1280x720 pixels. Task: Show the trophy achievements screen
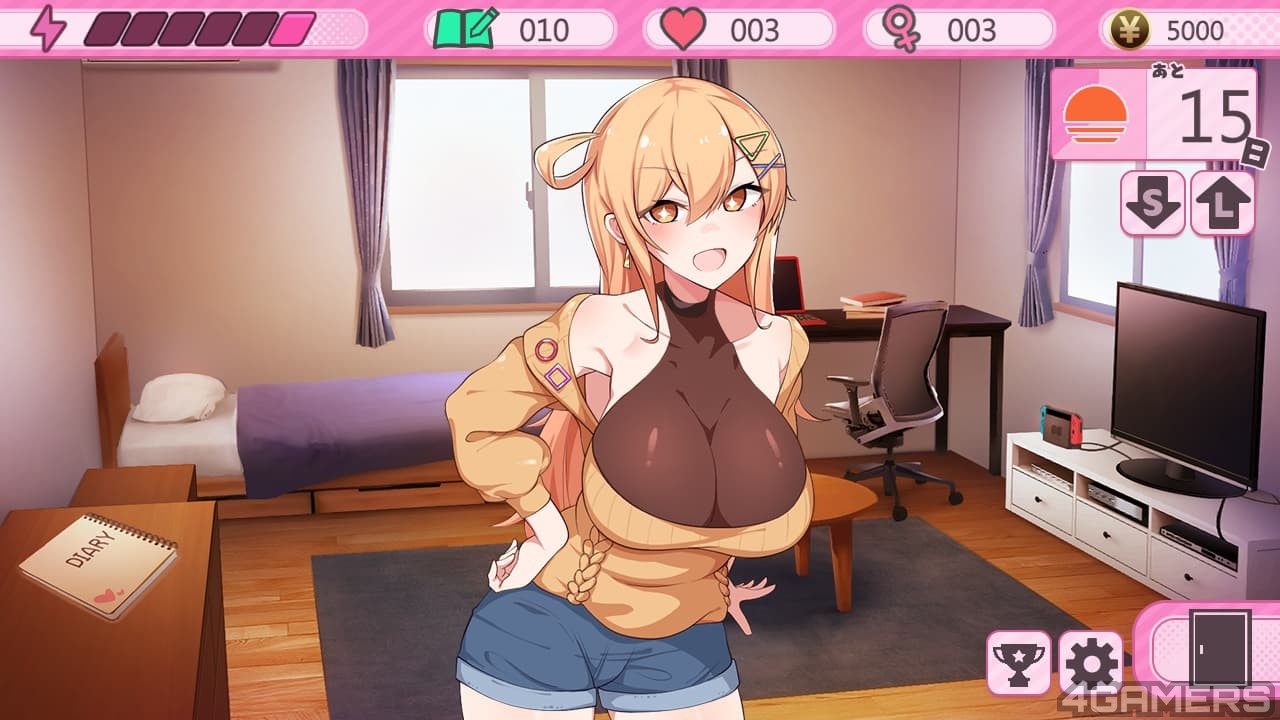click(x=1018, y=662)
